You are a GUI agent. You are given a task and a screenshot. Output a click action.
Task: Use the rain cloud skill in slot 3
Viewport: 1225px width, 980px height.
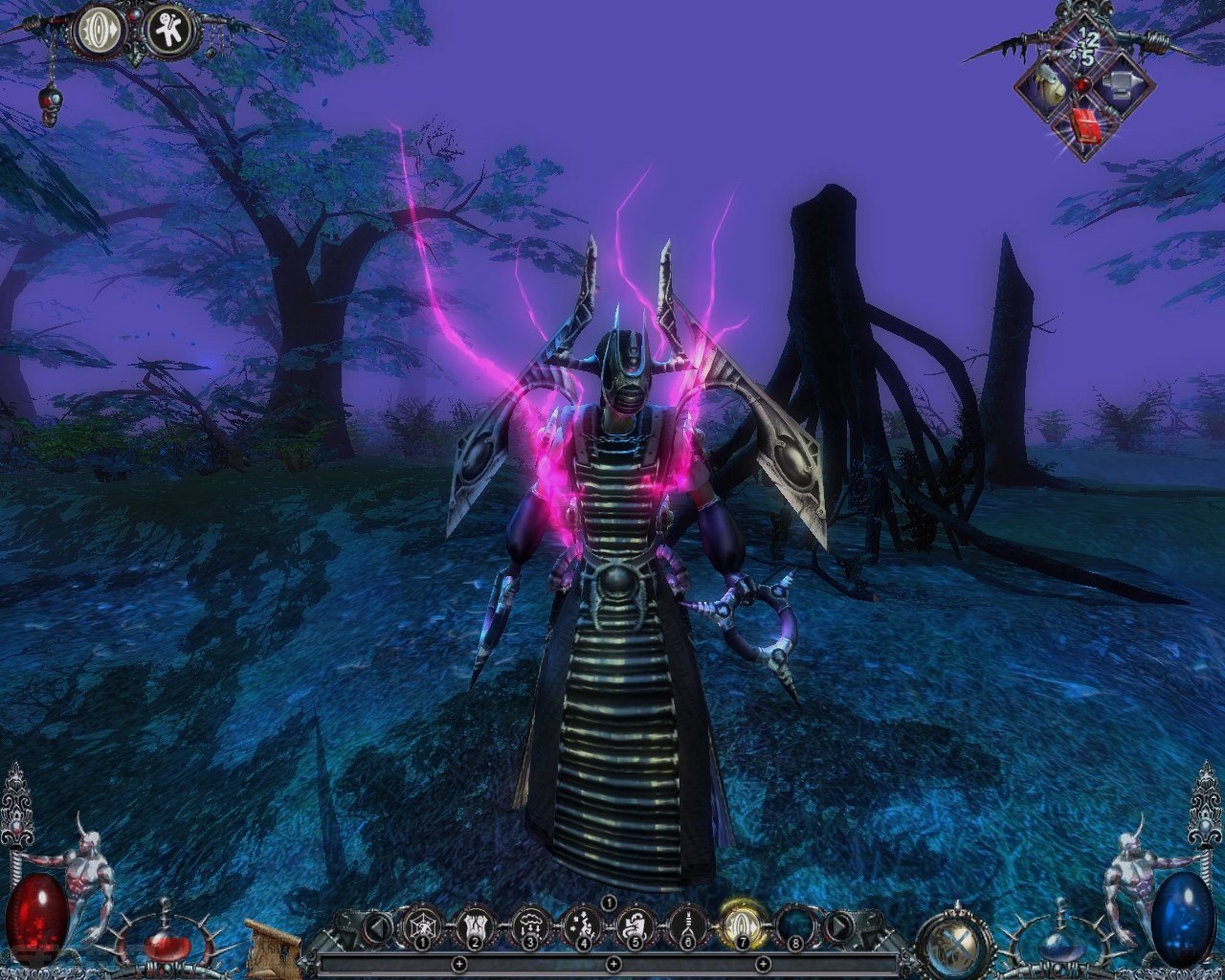[529, 925]
